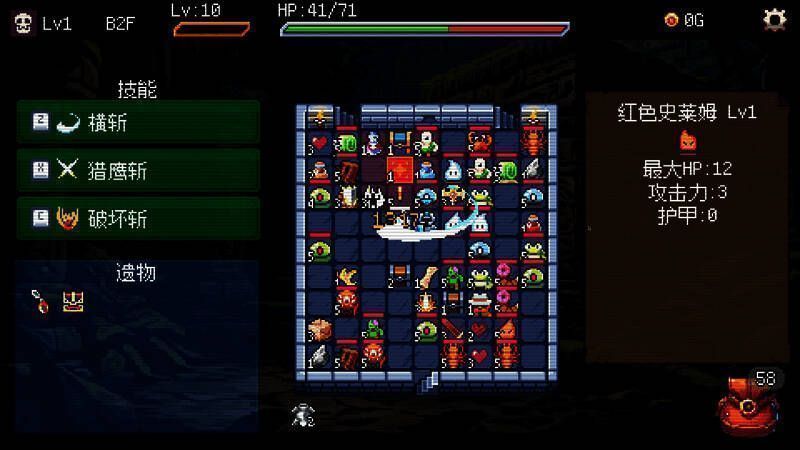The height and width of the screenshot is (450, 800).
Task: Pick the red heart tile in the top-left corner
Action: coord(320,144)
